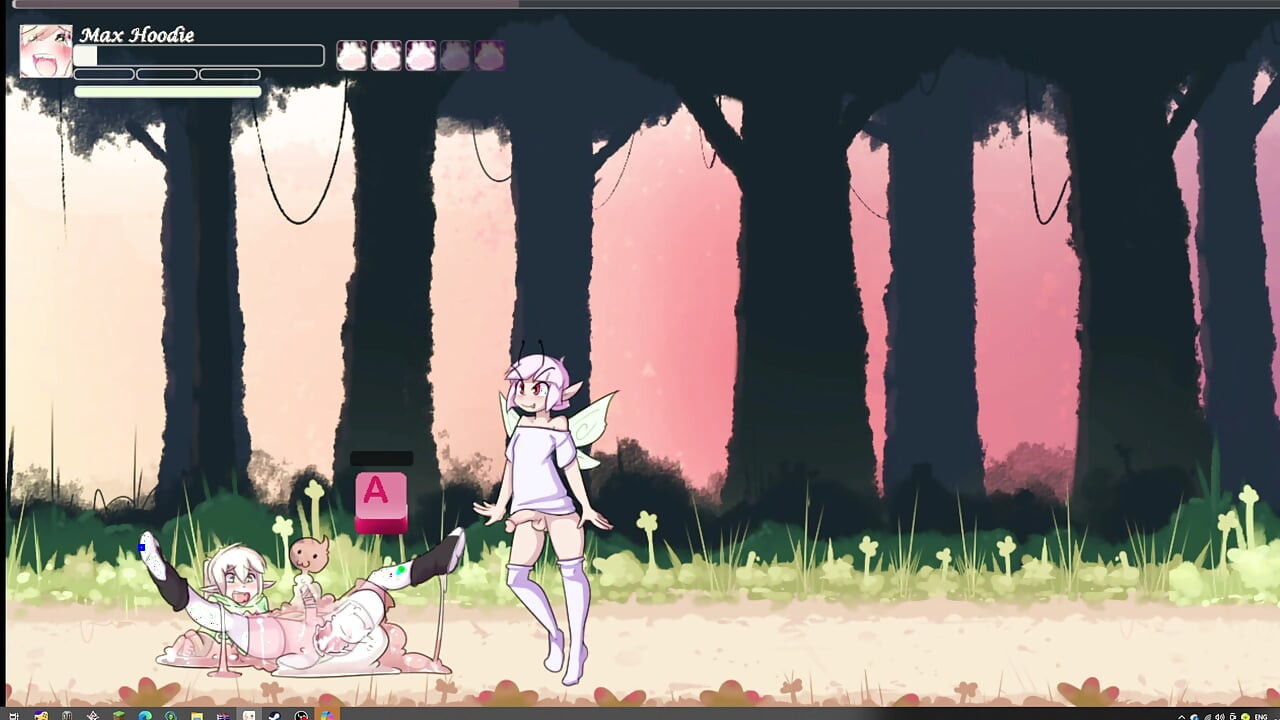This screenshot has width=1280, height=720.
Task: Open File Explorer from the taskbar
Action: (x=196, y=713)
